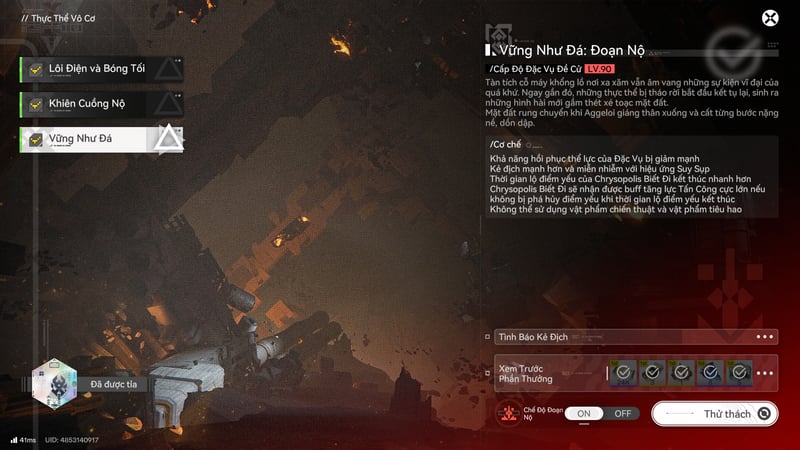
Task: View the blue claimed reward item
Action: [710, 373]
